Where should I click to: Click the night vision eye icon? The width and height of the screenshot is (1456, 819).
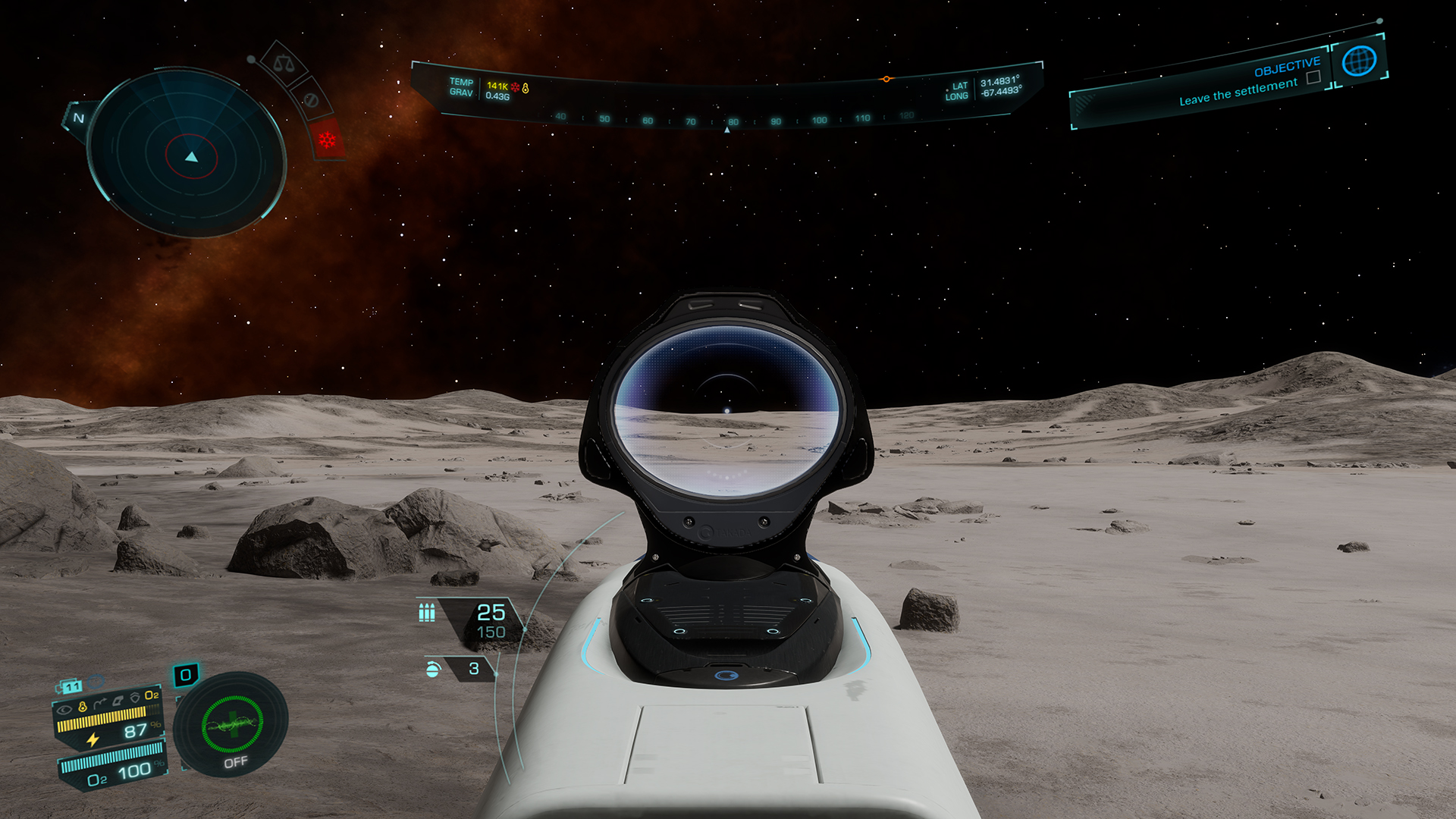(65, 709)
